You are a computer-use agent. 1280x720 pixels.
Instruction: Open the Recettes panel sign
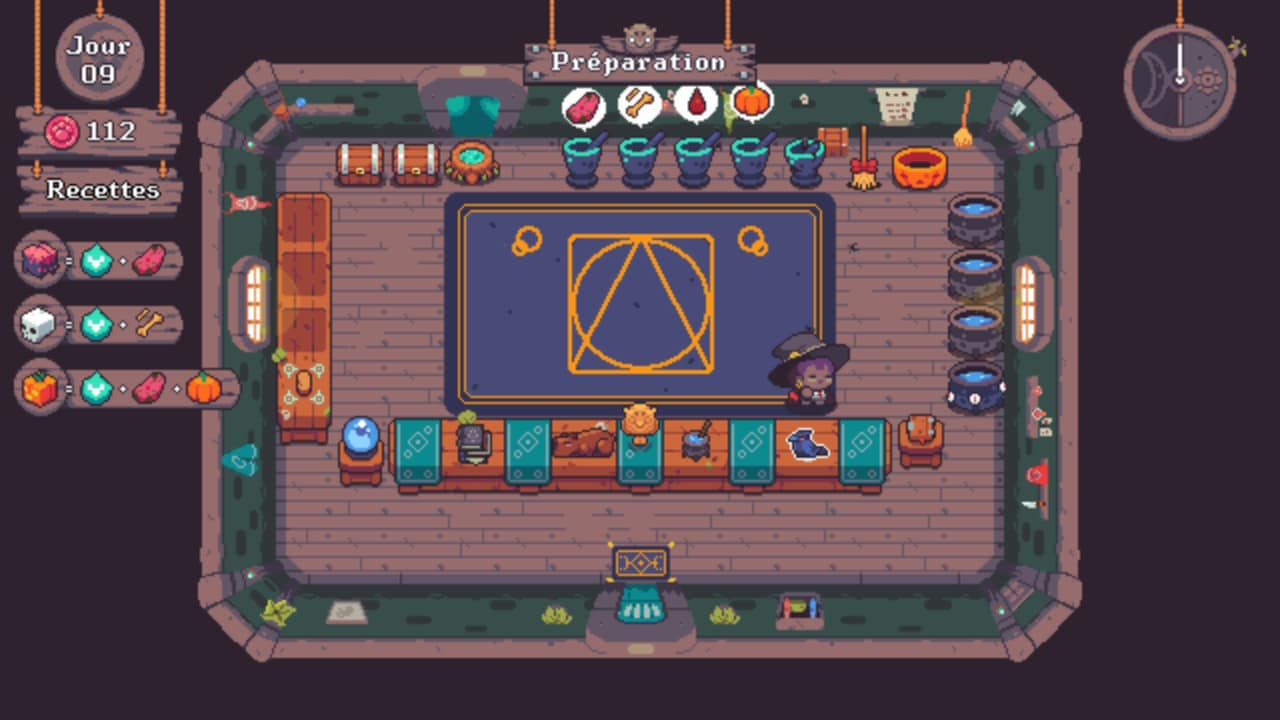click(x=102, y=189)
